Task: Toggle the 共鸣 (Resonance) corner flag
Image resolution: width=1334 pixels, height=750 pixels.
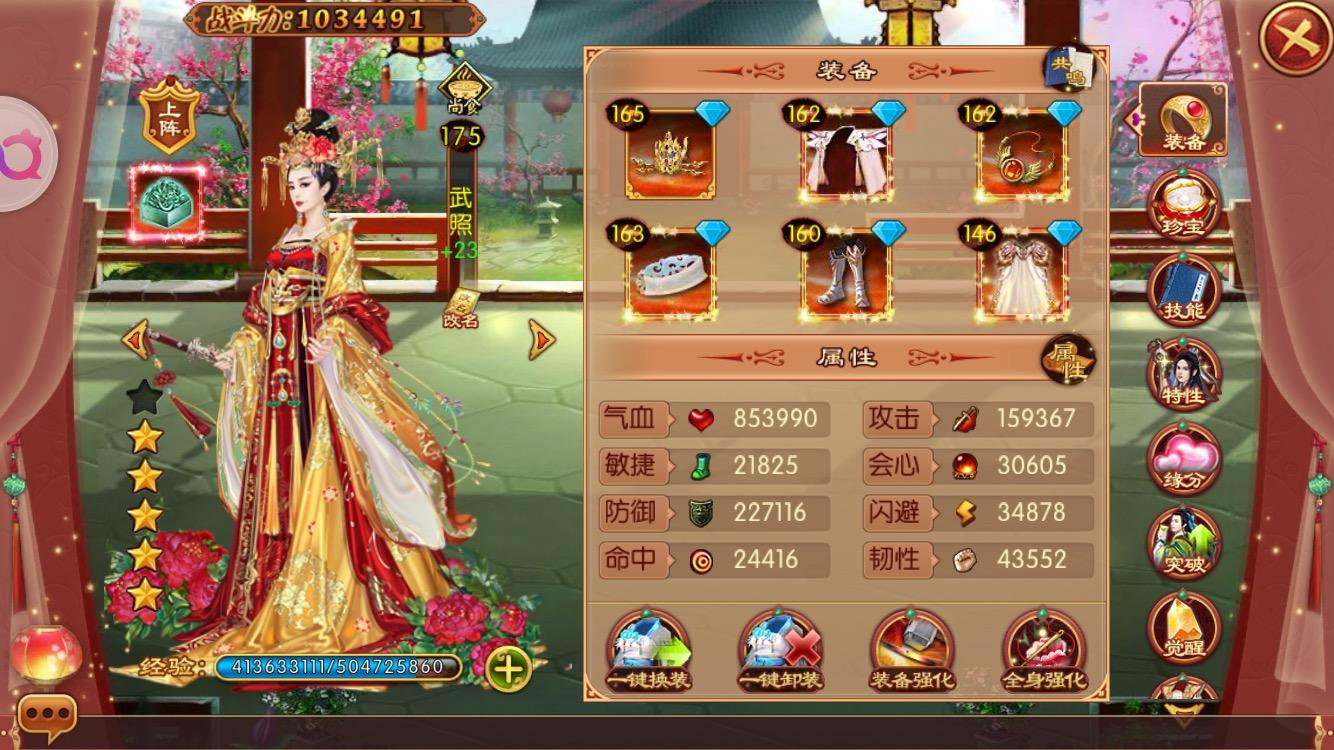Action: 1070,67
